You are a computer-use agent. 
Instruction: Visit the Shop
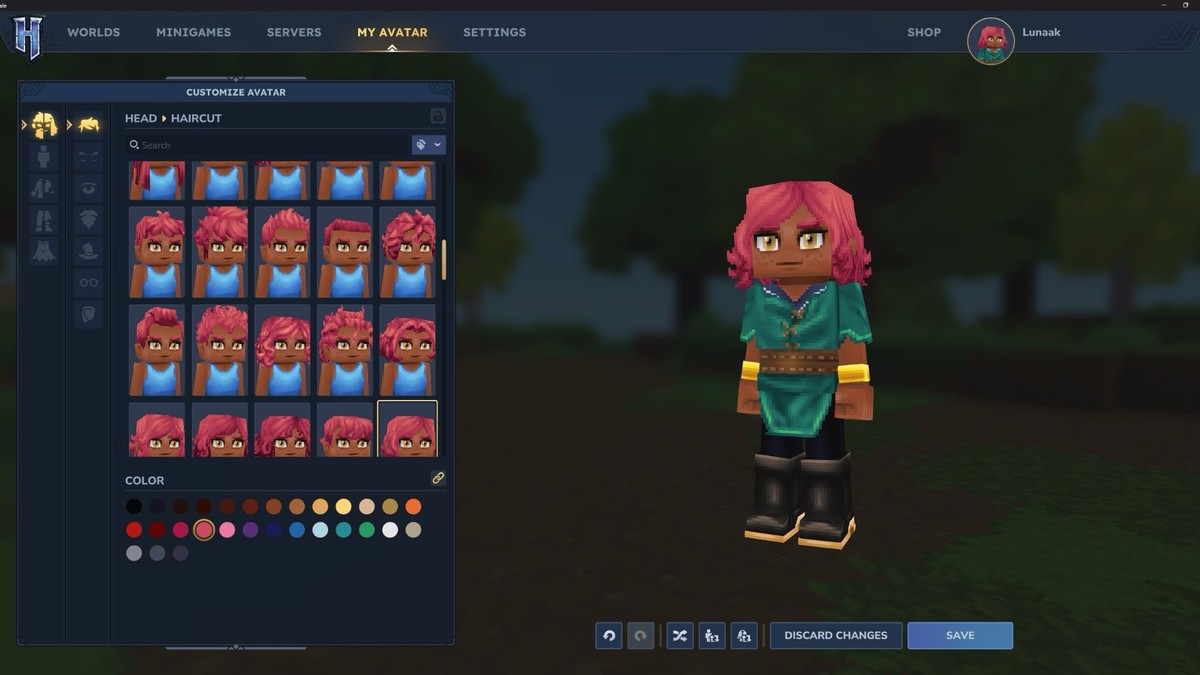click(x=924, y=32)
